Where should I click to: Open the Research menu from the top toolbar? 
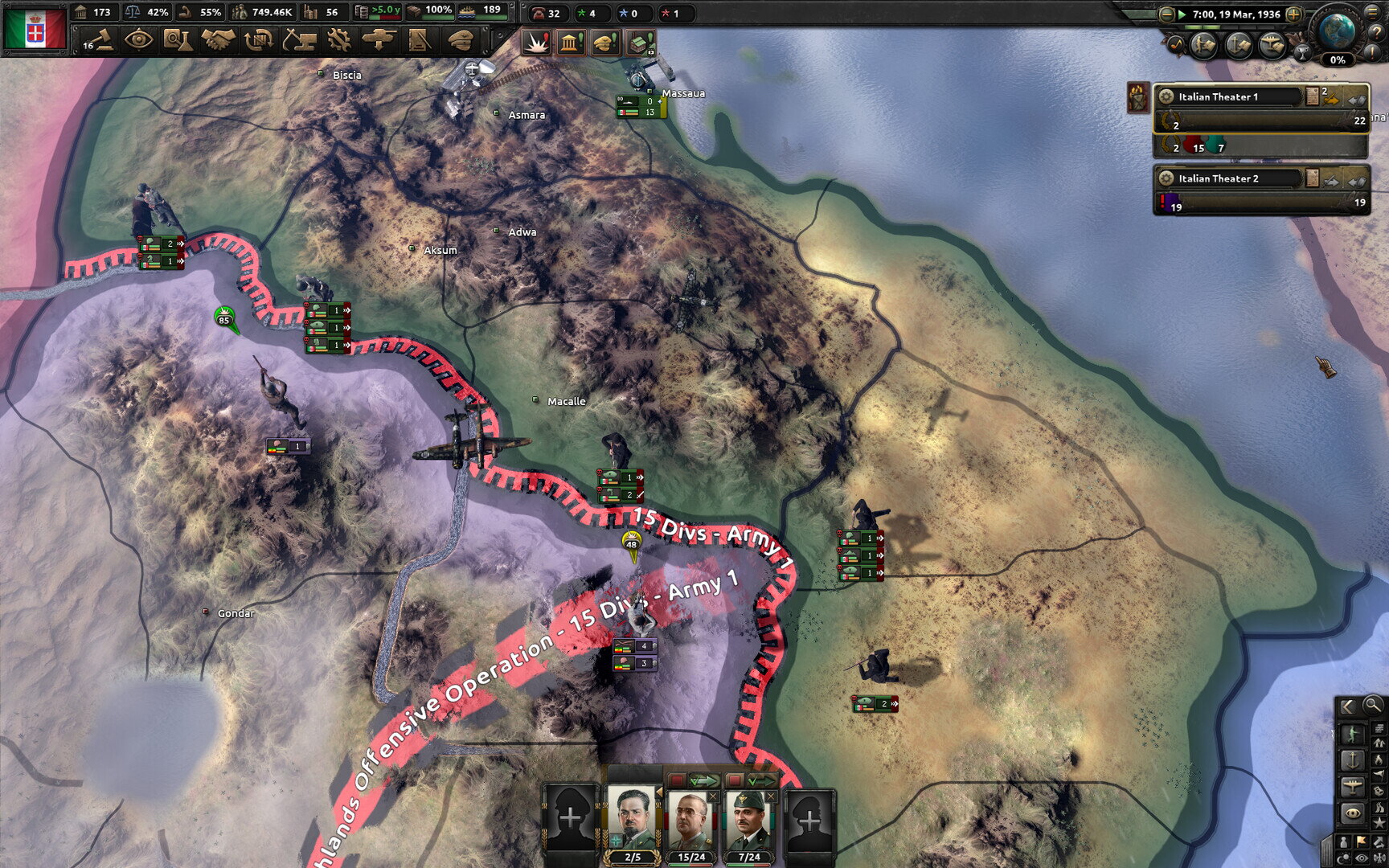coord(180,39)
